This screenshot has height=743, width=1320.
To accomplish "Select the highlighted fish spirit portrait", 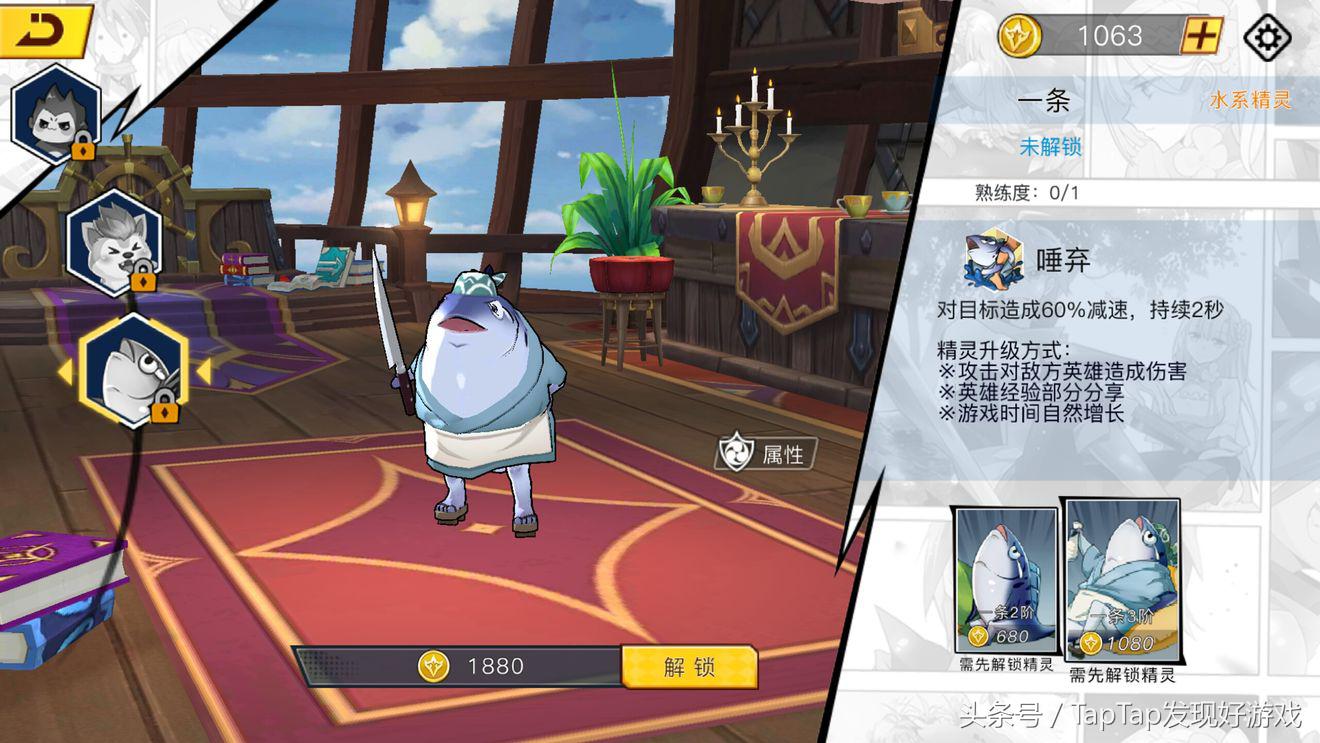I will (x=132, y=369).
